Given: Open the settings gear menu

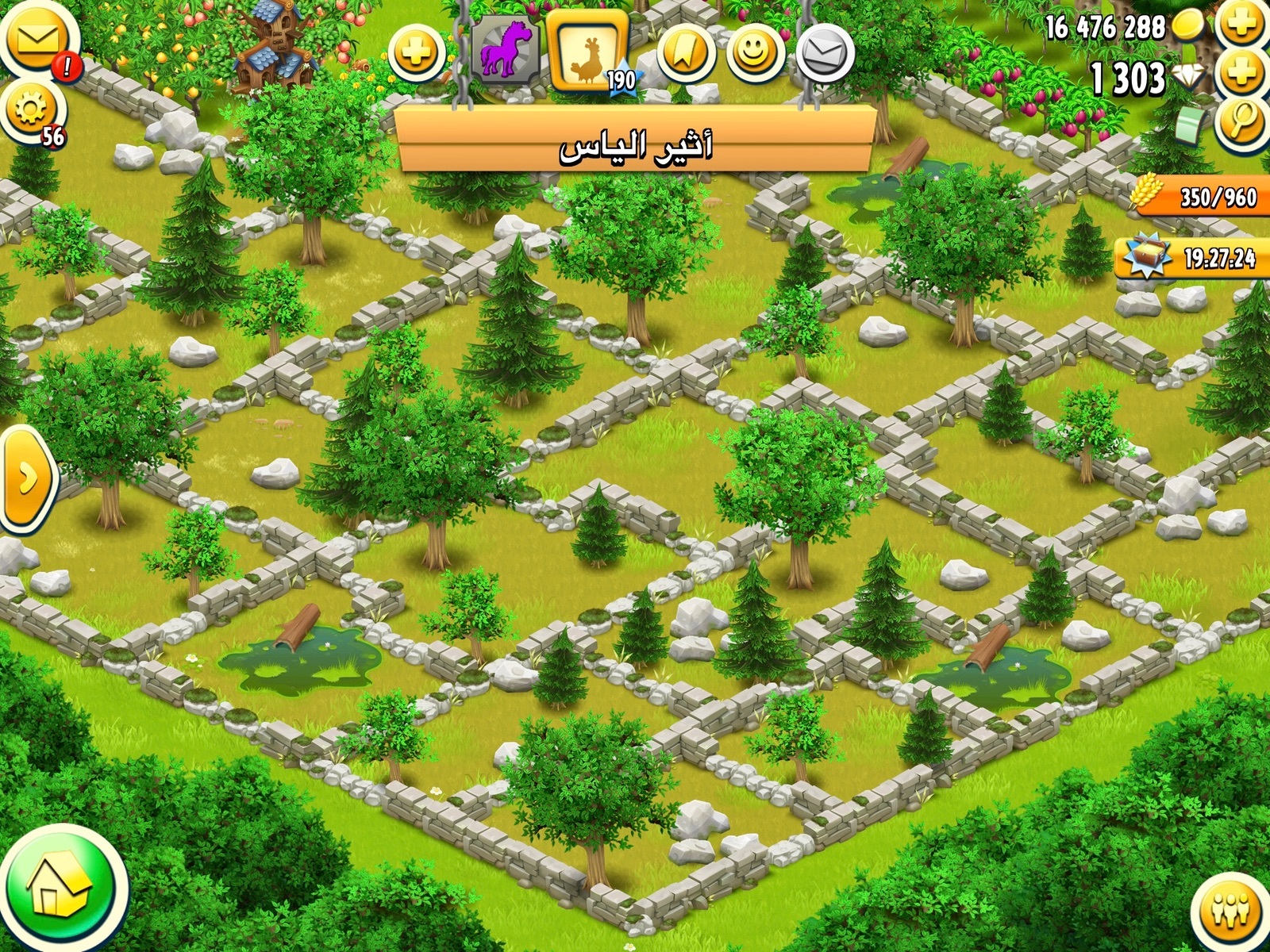Looking at the screenshot, I should coord(30,111).
